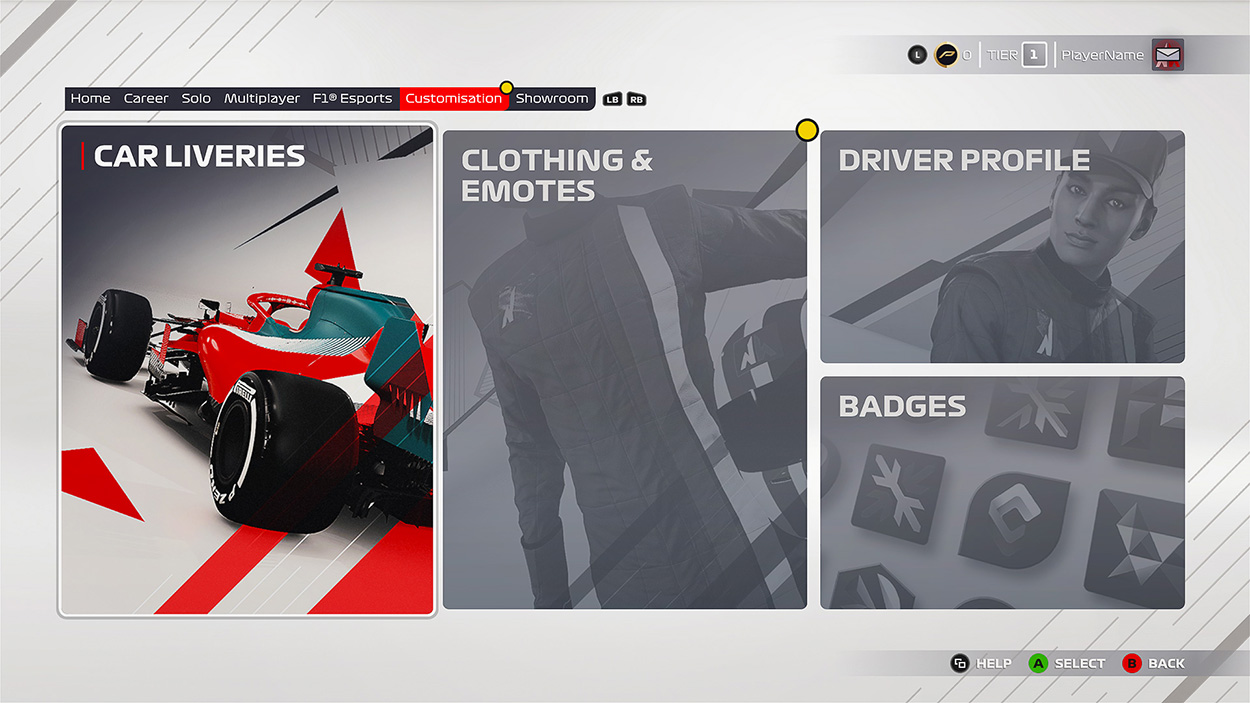The width and height of the screenshot is (1250, 703).
Task: Choose the Clothing & Emotes tile
Action: (x=624, y=370)
